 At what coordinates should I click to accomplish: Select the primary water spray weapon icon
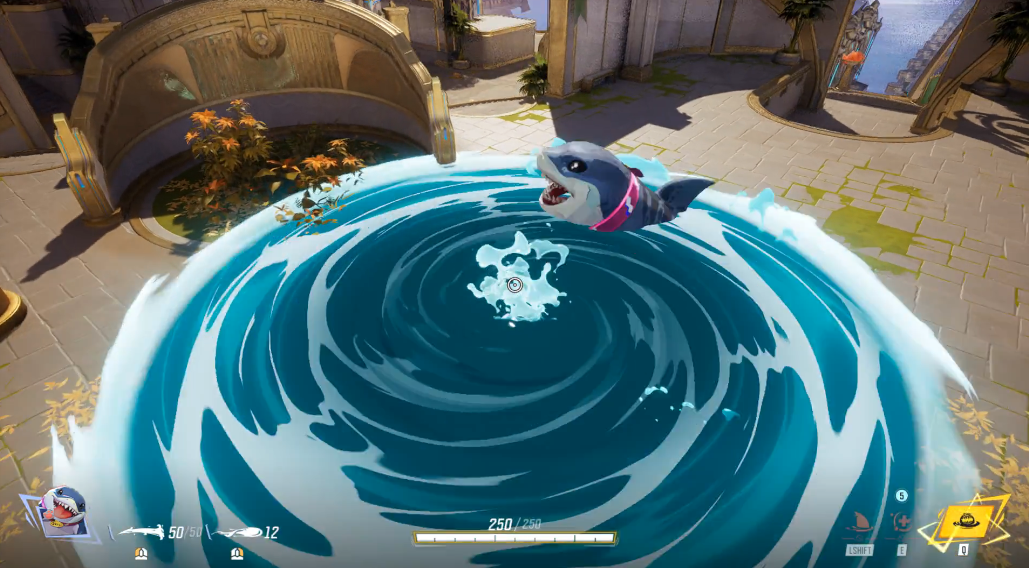click(x=141, y=532)
